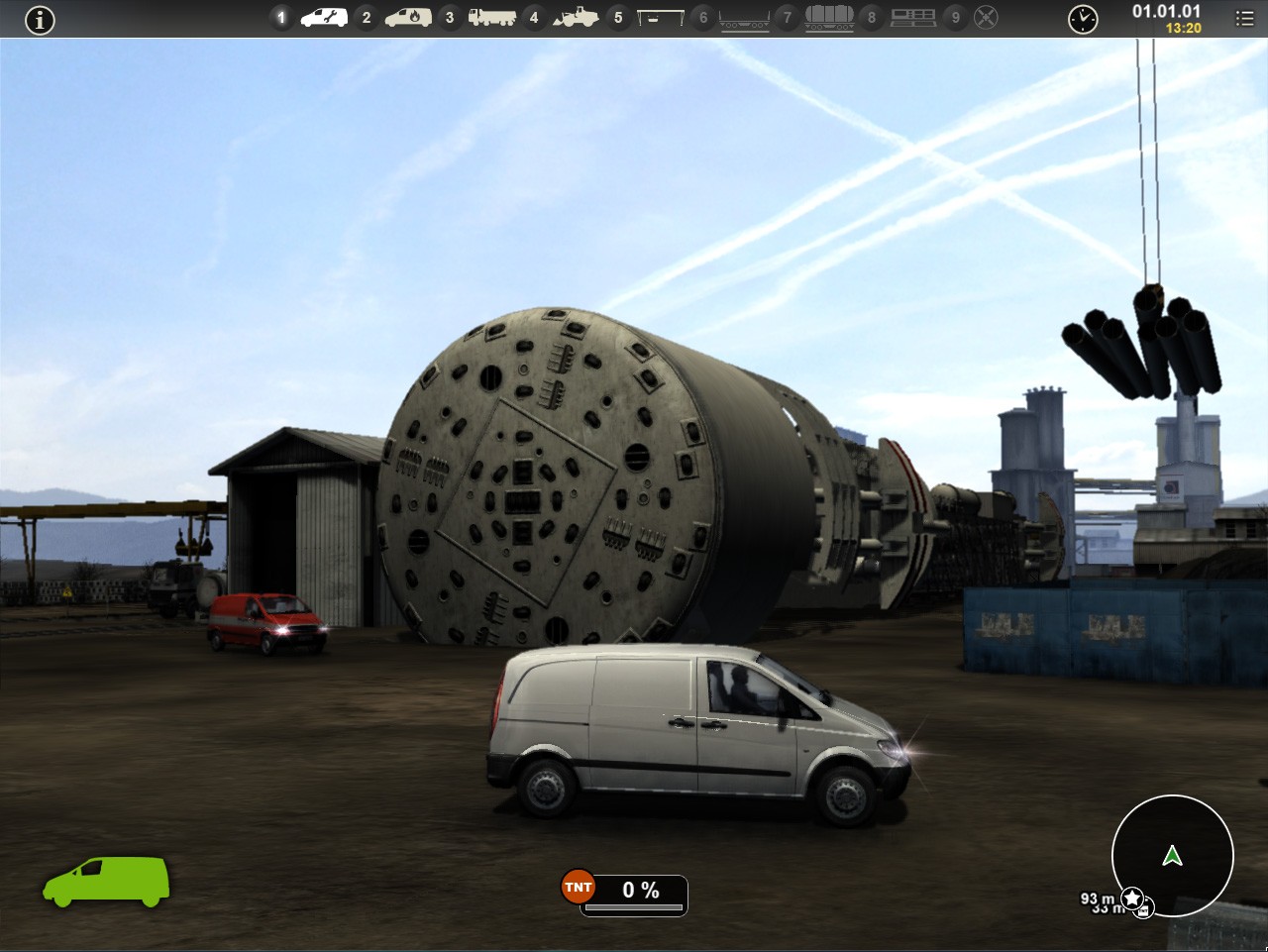Open the list menu icon
This screenshot has width=1268, height=952.
[x=1245, y=19]
